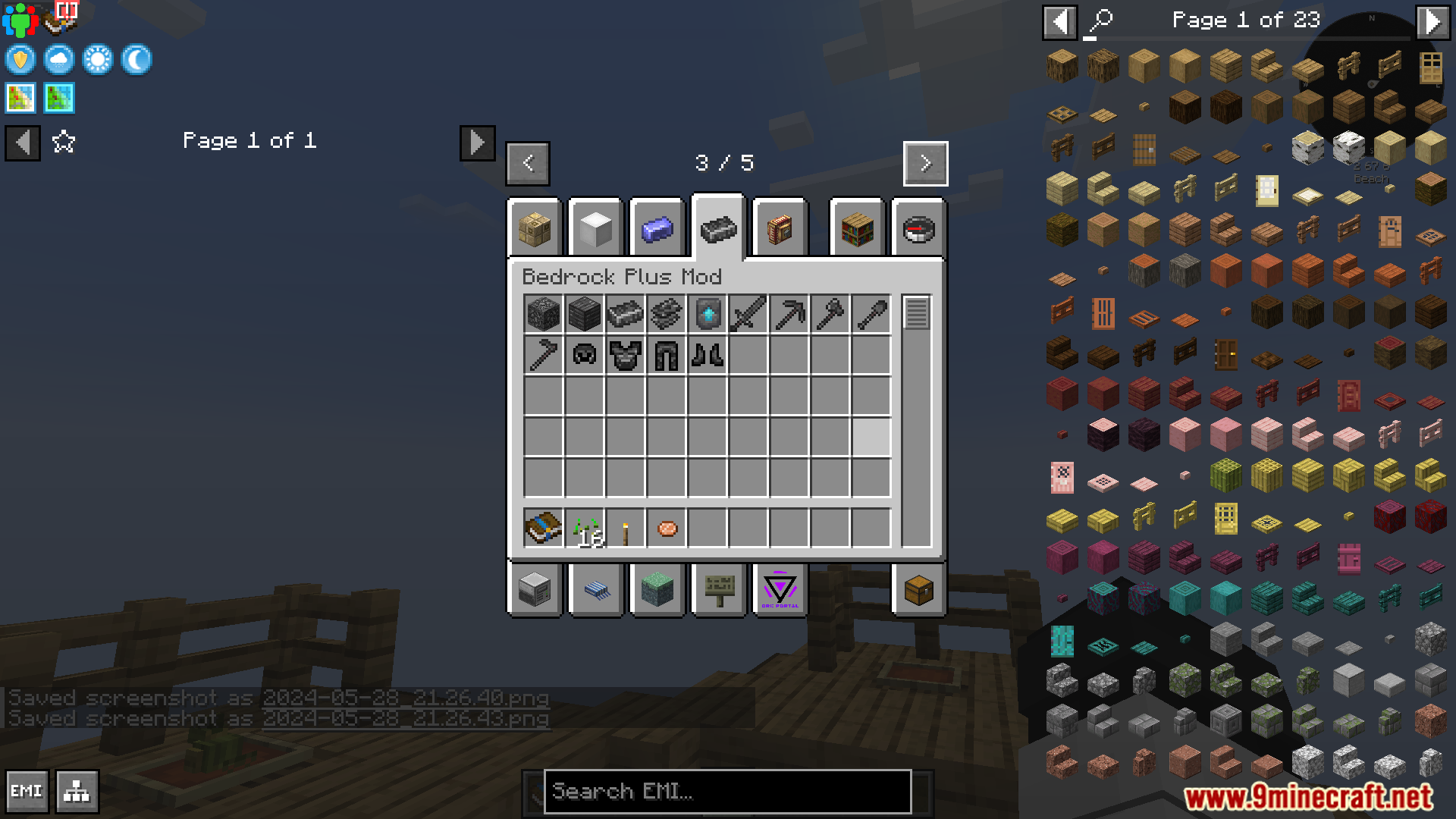This screenshot has width=1456, height=819.
Task: Toggle daytime with the sun button
Action: click(98, 59)
